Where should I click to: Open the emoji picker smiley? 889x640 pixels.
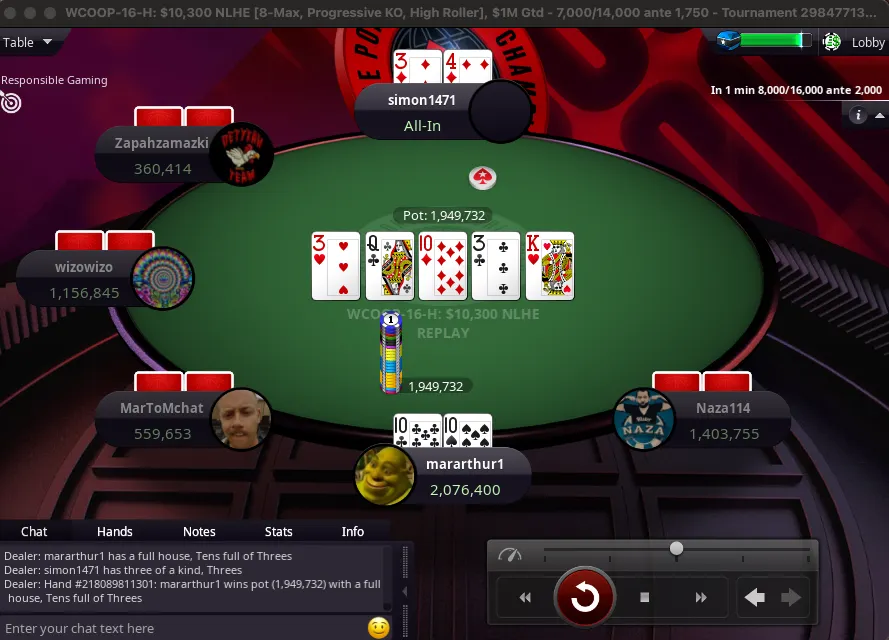378,628
